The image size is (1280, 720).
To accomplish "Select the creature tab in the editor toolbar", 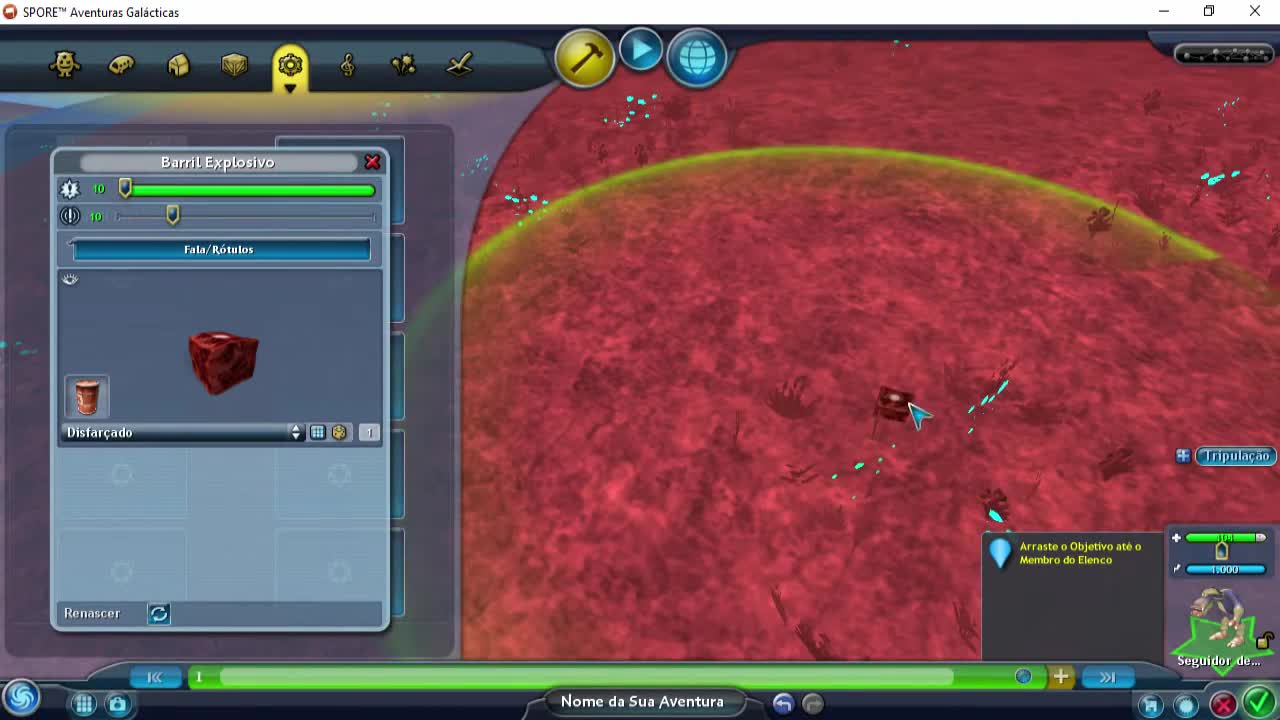I will (x=66, y=64).
